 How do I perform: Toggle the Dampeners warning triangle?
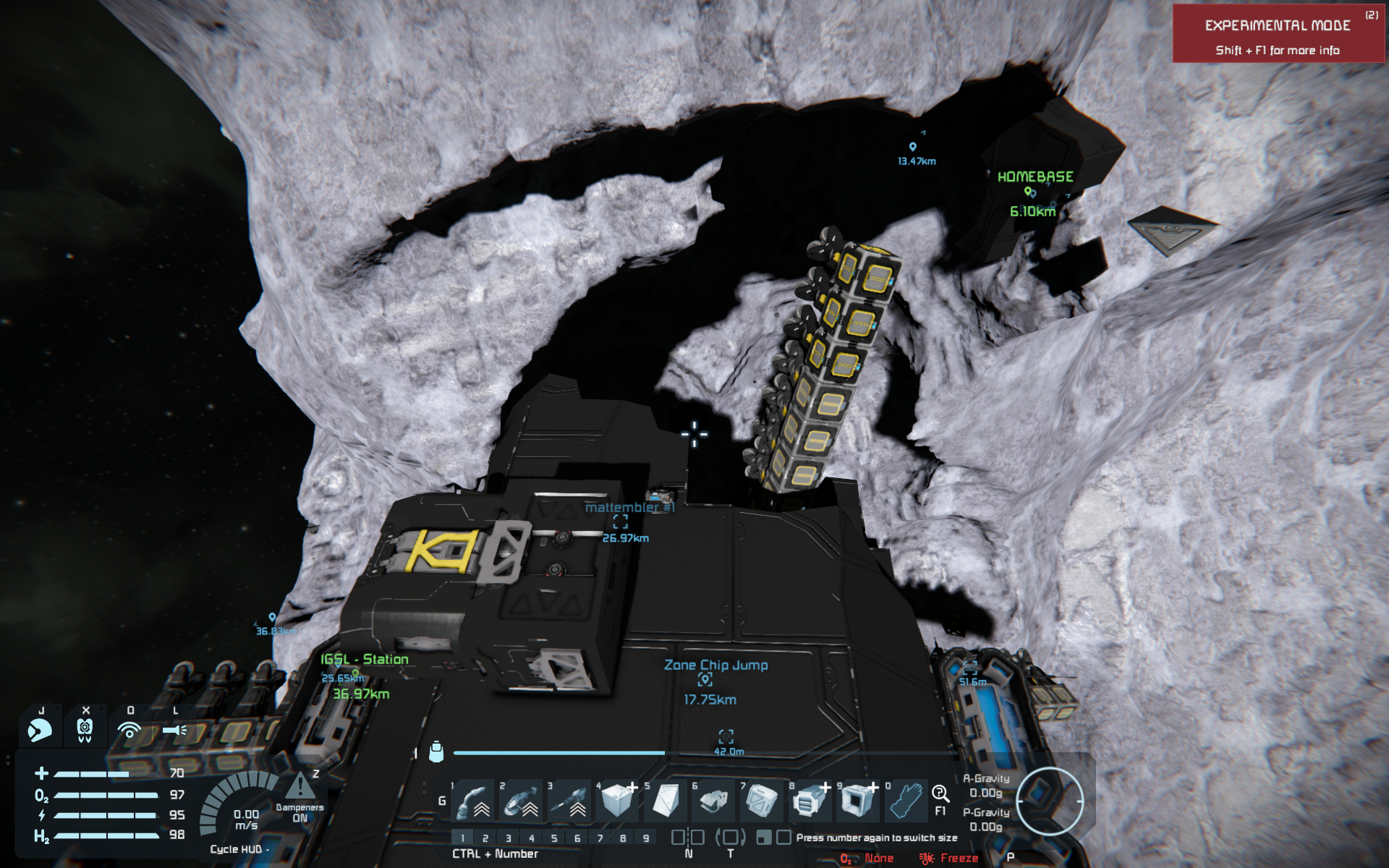(300, 787)
